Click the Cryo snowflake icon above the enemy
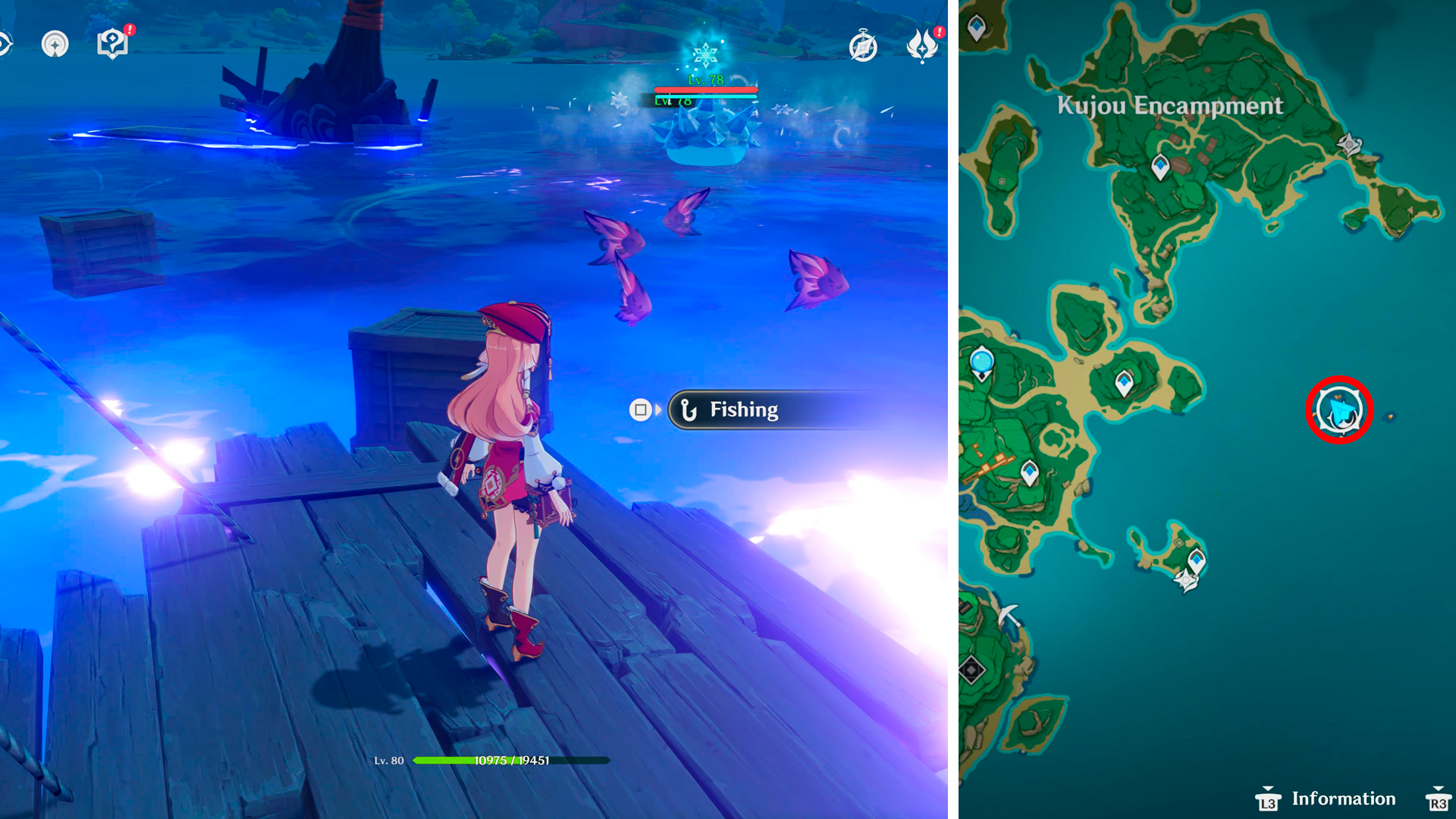Screen dimensions: 1456x819 (705, 53)
